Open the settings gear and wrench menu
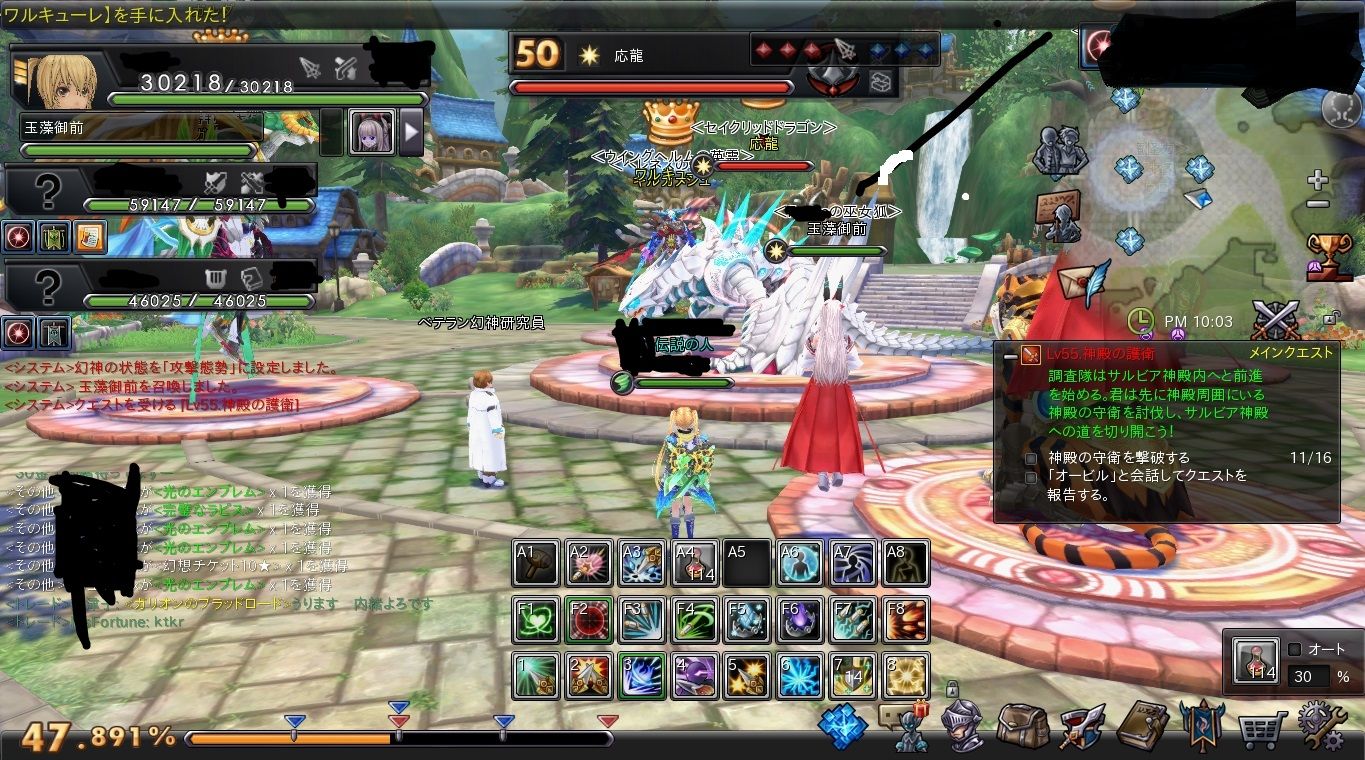This screenshot has width=1365, height=760. click(1322, 725)
